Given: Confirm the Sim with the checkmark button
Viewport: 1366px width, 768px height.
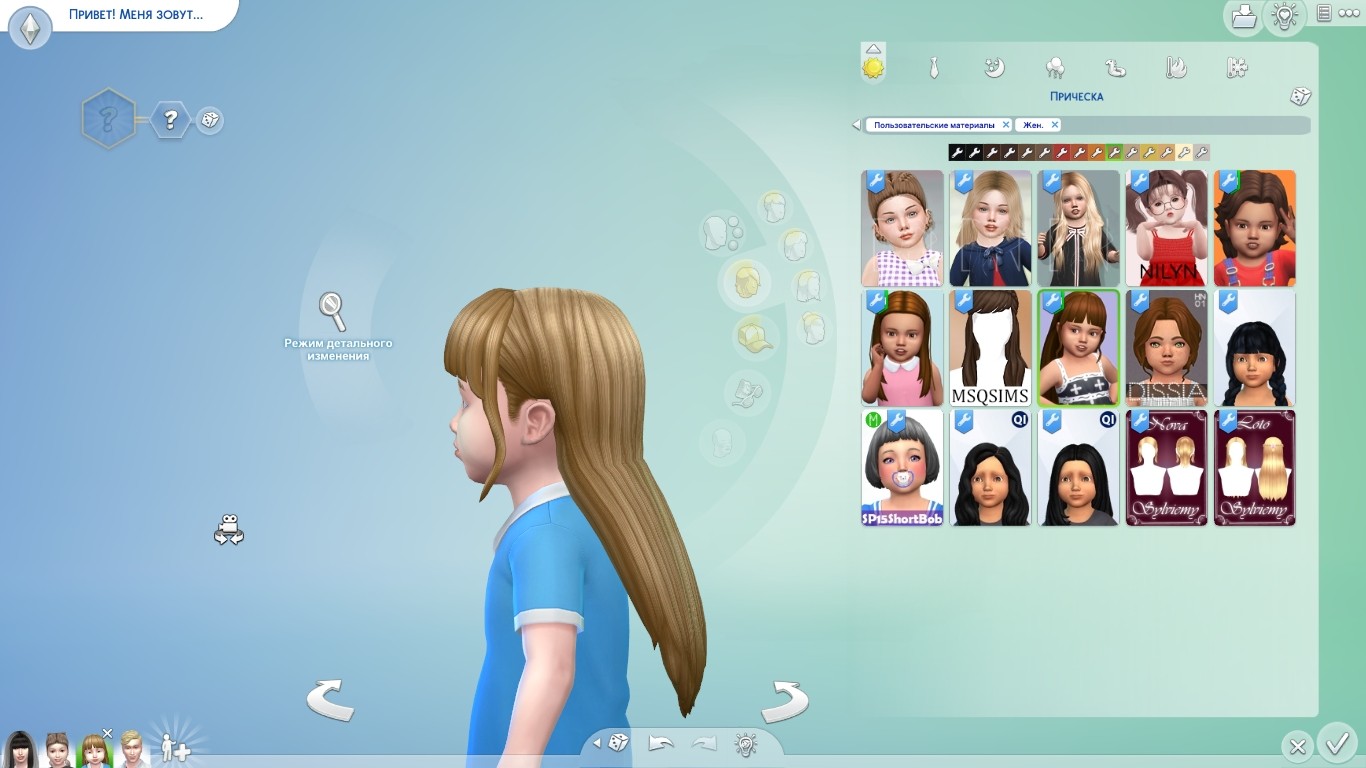Looking at the screenshot, I should coord(1336,744).
